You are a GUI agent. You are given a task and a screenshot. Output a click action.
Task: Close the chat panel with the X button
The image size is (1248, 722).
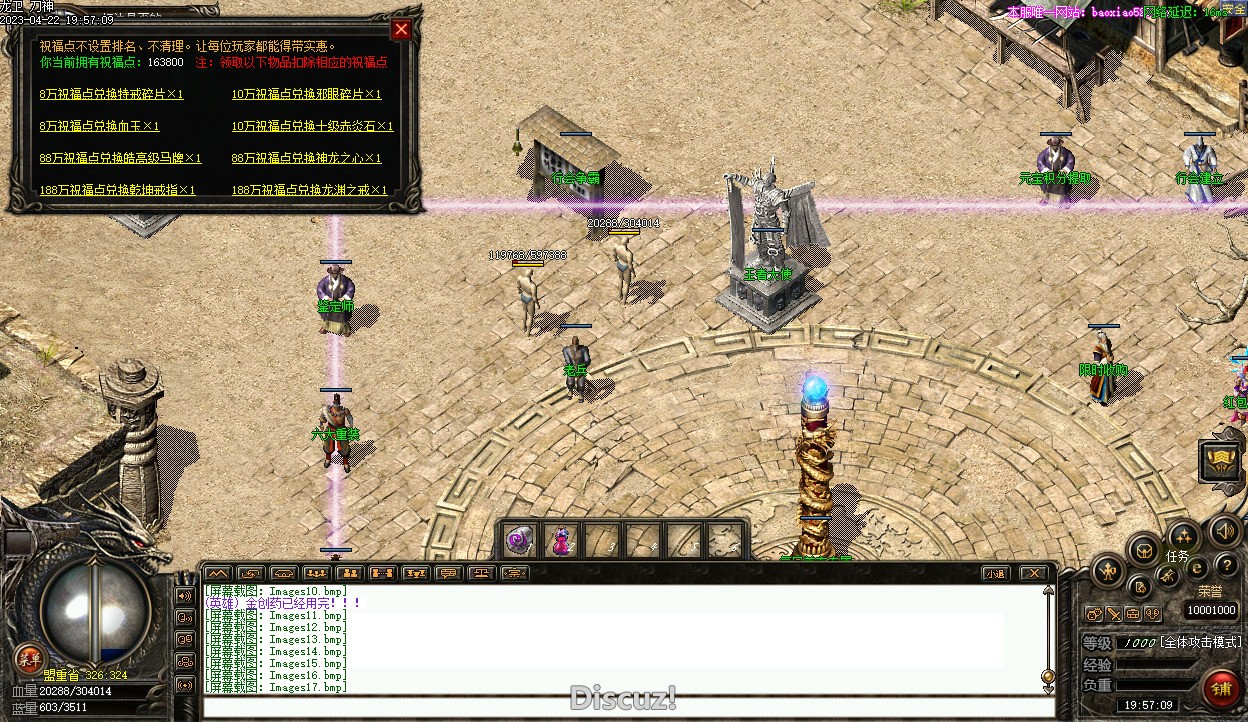click(x=1034, y=573)
